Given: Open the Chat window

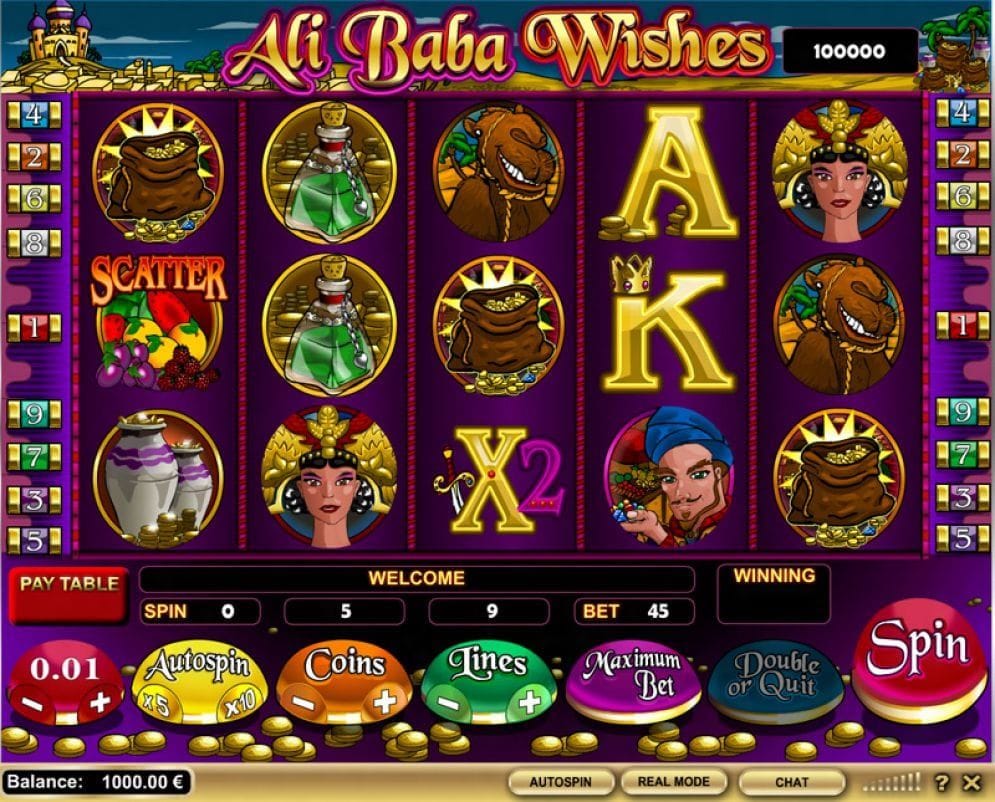Looking at the screenshot, I should tap(791, 781).
